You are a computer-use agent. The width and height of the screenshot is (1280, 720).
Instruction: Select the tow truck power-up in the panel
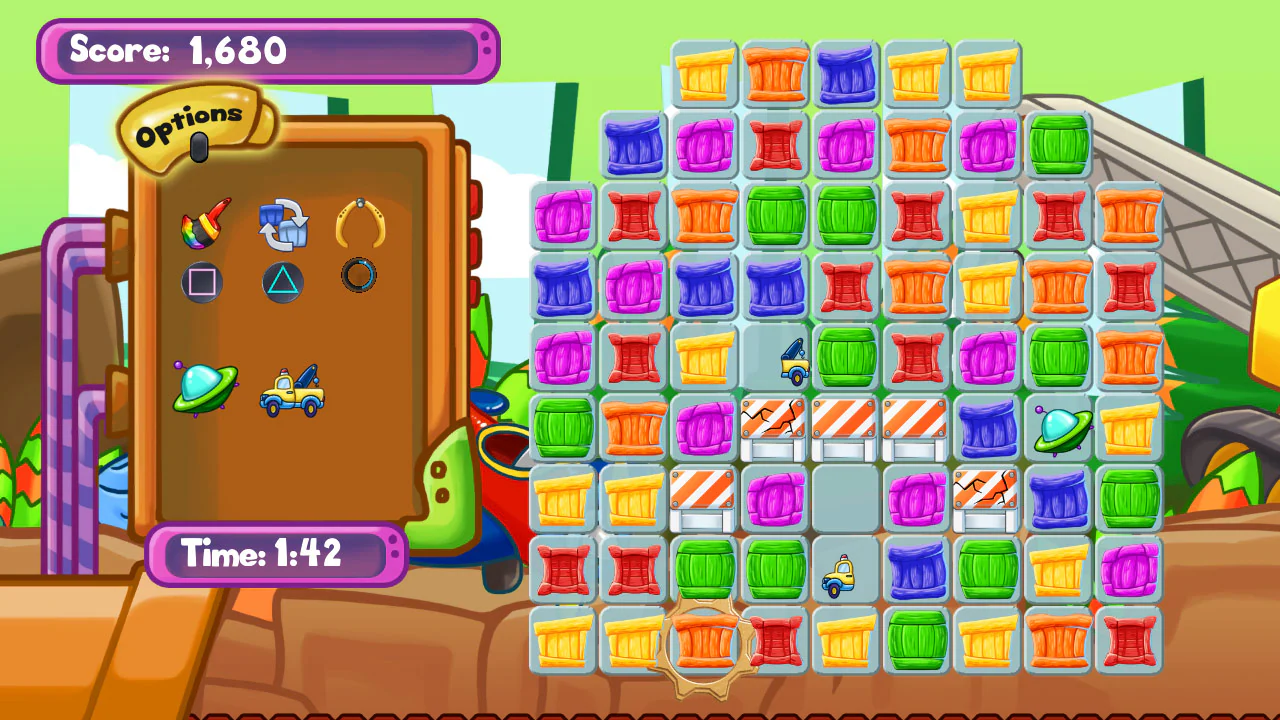[x=292, y=392]
